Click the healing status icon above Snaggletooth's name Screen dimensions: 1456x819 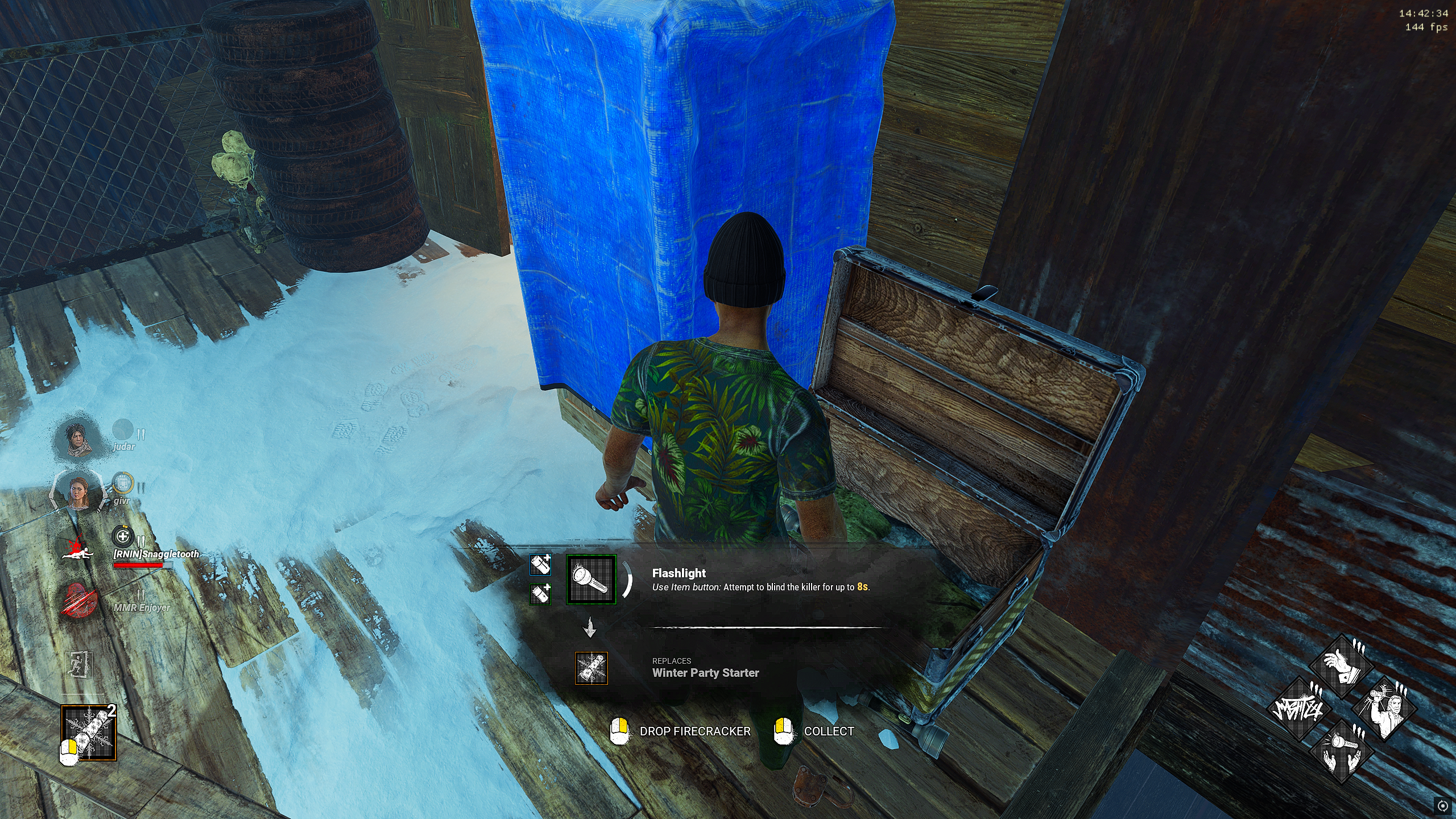tap(122, 536)
